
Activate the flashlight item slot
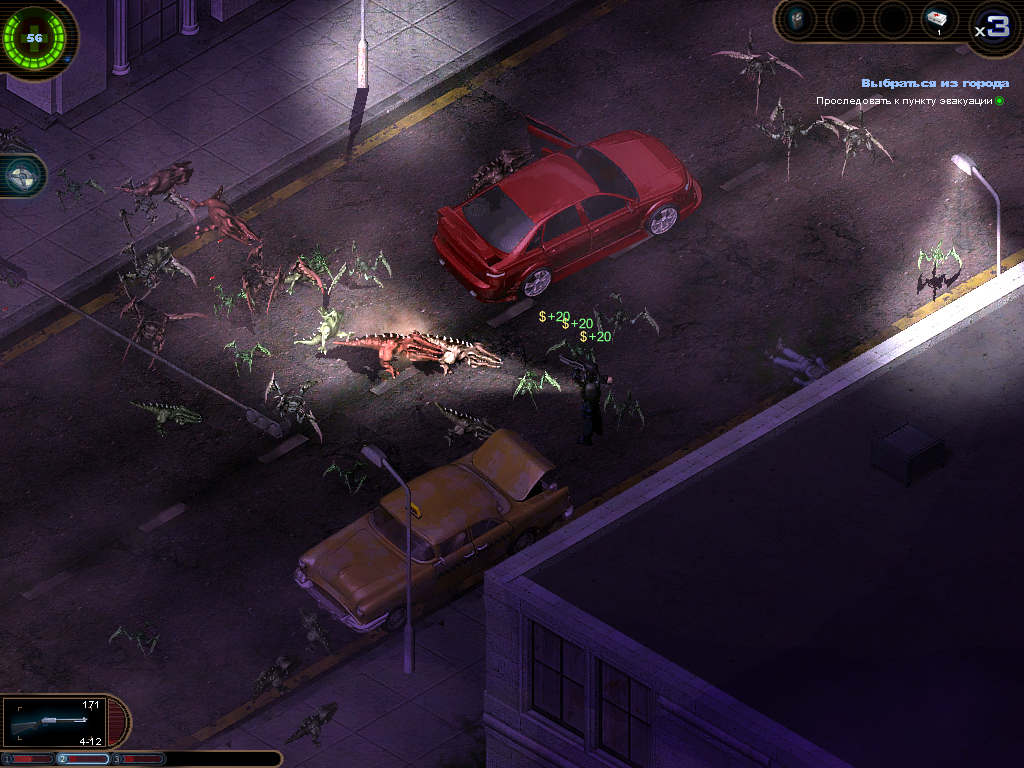tap(798, 20)
